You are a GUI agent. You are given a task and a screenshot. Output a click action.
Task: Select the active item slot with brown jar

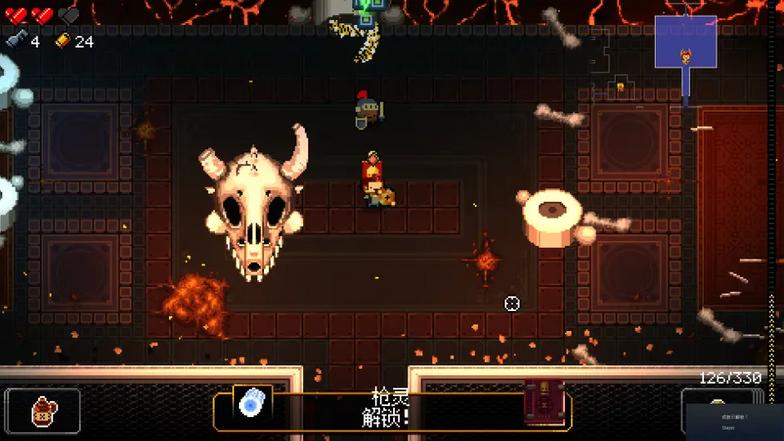tap(43, 410)
